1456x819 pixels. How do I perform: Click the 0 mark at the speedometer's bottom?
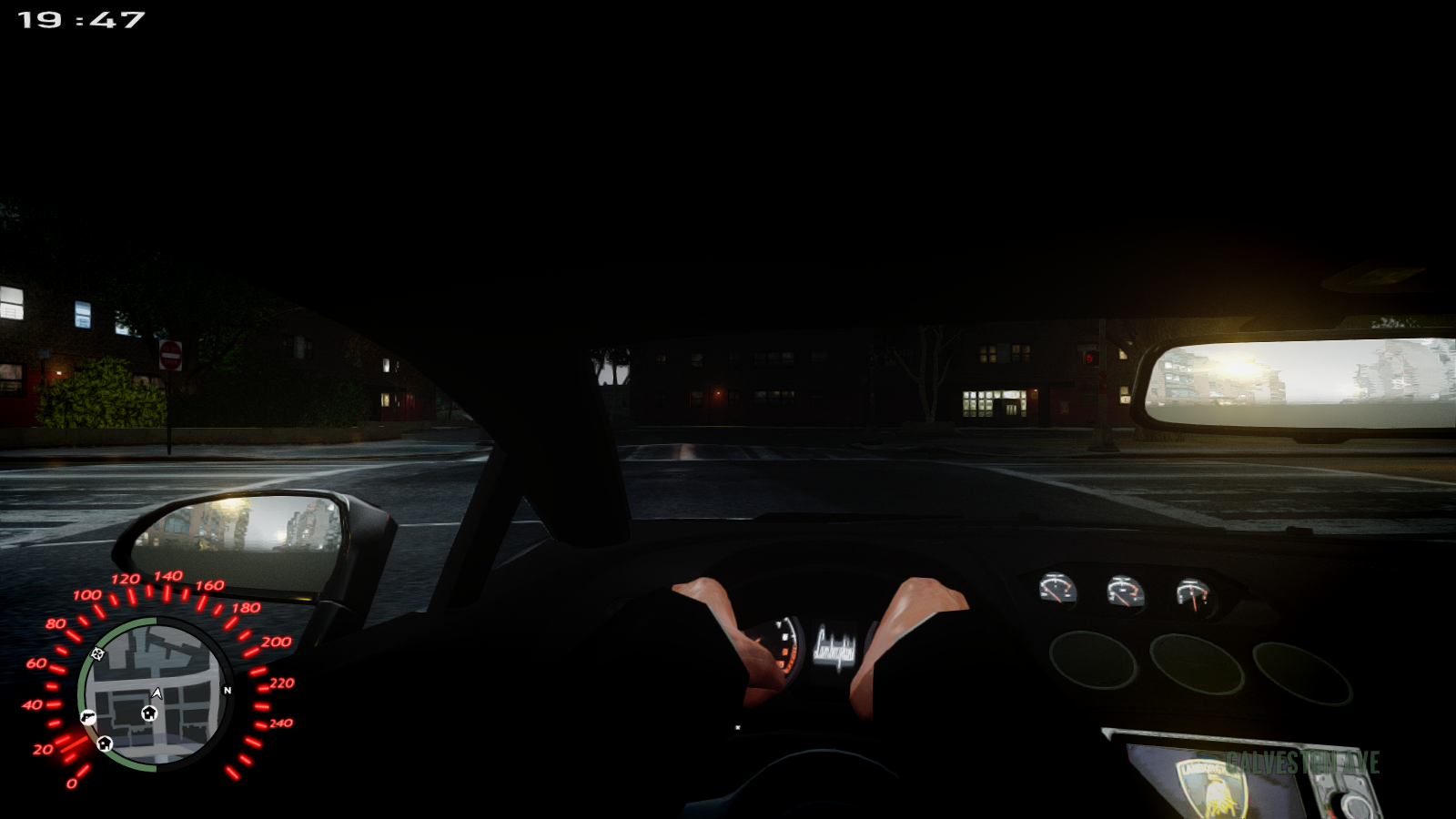[x=72, y=783]
